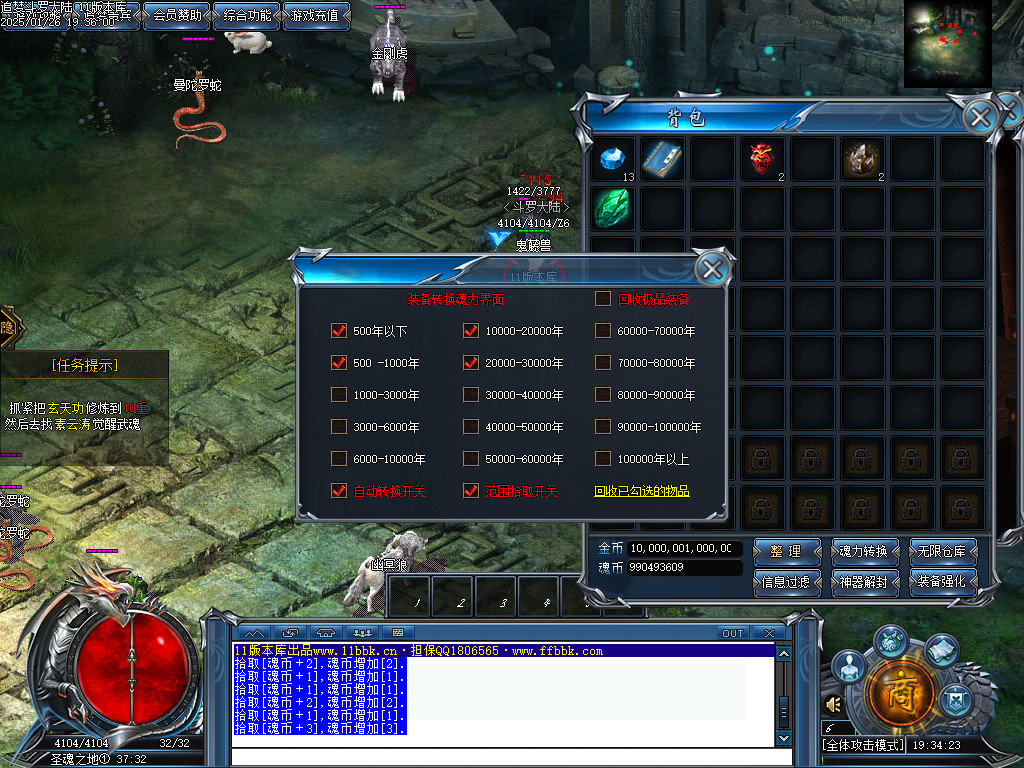Open 无限仓库 storage

[x=943, y=551]
